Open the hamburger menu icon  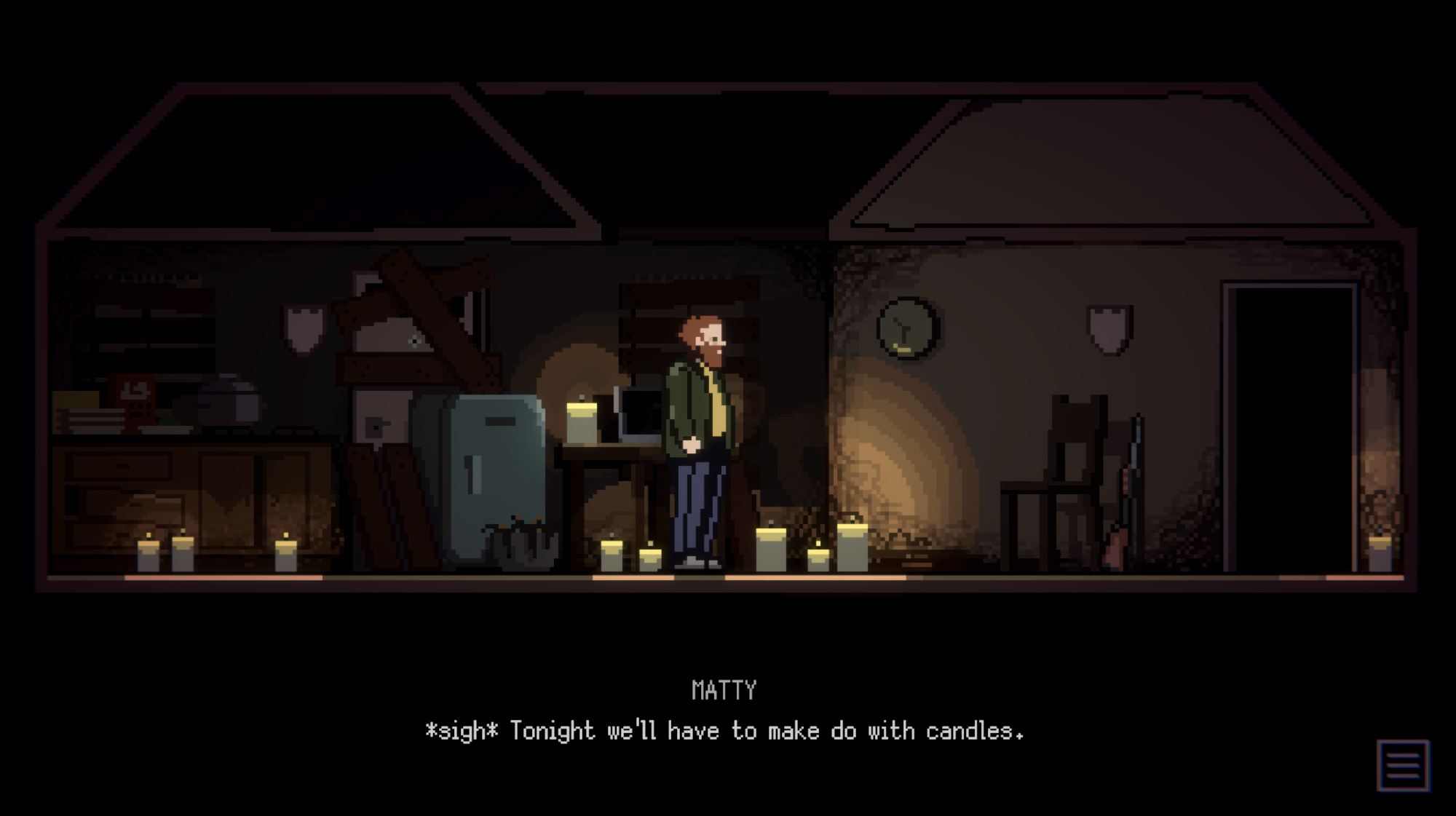click(1403, 765)
